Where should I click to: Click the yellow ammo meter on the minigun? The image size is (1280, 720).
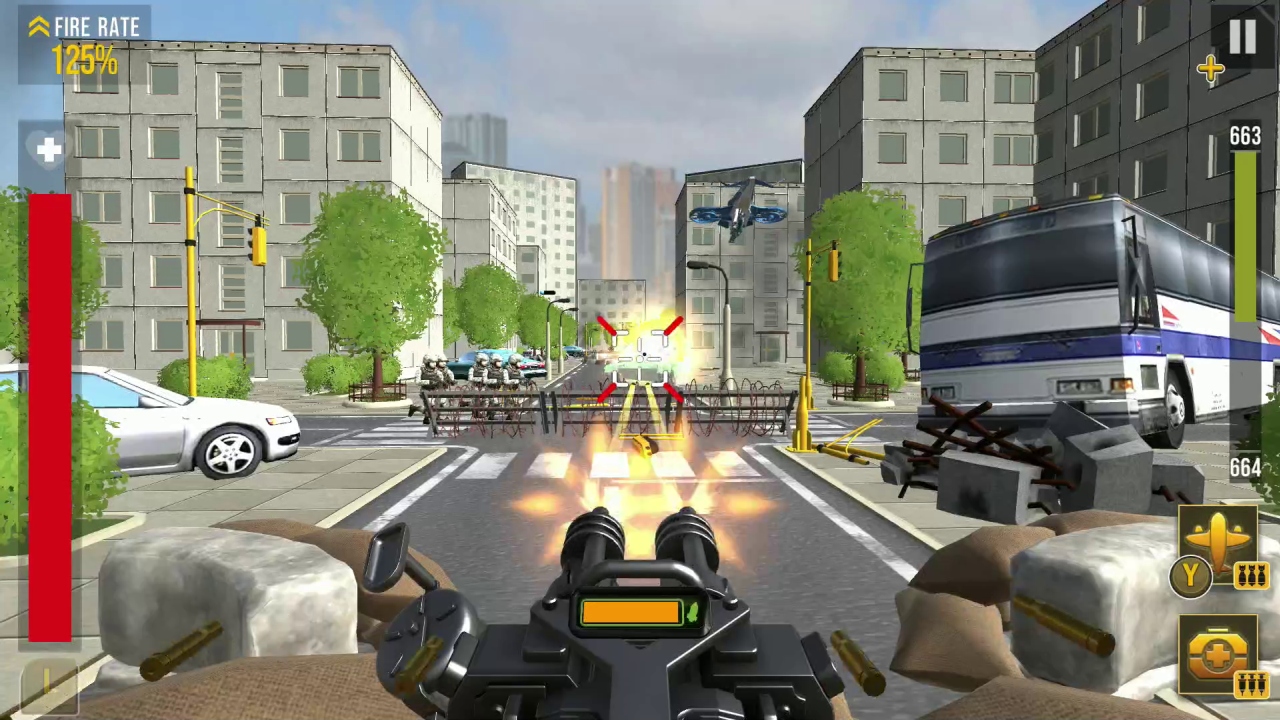click(x=630, y=613)
